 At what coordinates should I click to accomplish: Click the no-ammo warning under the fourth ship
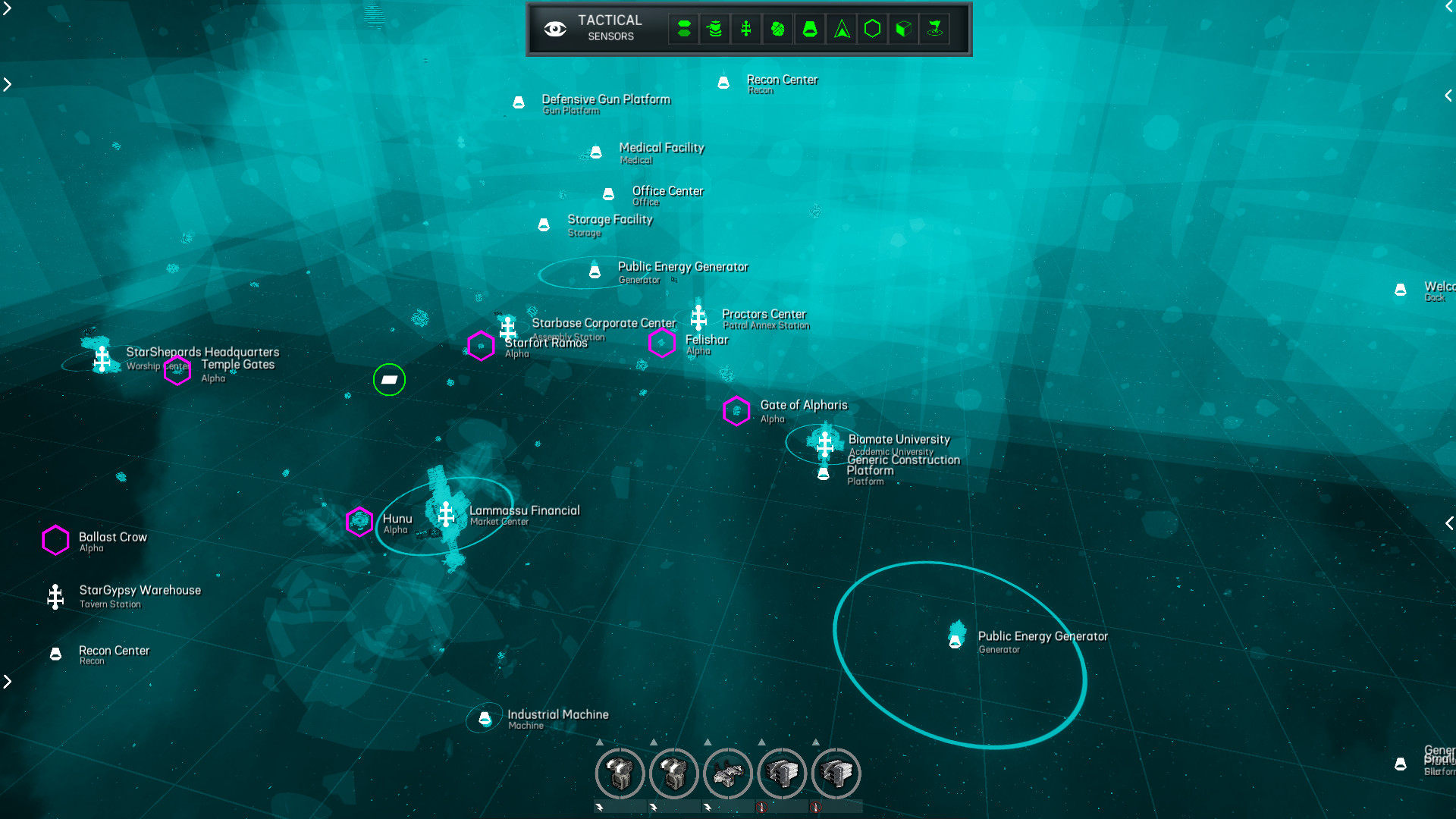(x=762, y=808)
